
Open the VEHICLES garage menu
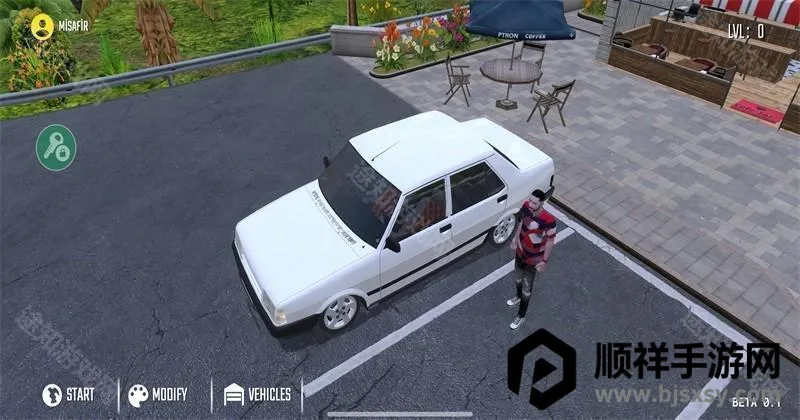pyautogui.click(x=257, y=395)
